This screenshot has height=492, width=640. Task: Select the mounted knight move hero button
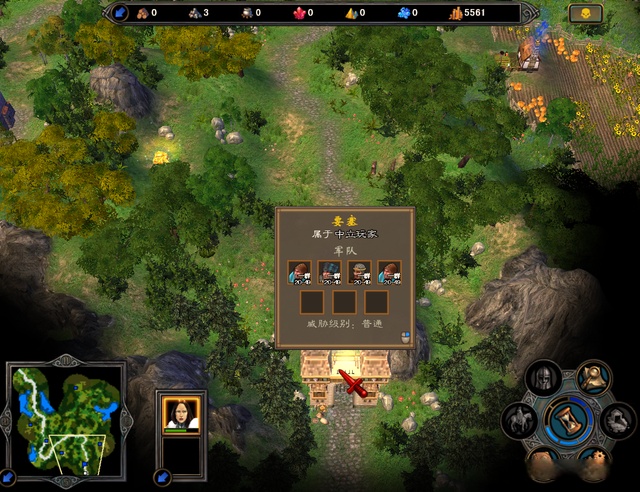(x=520, y=421)
